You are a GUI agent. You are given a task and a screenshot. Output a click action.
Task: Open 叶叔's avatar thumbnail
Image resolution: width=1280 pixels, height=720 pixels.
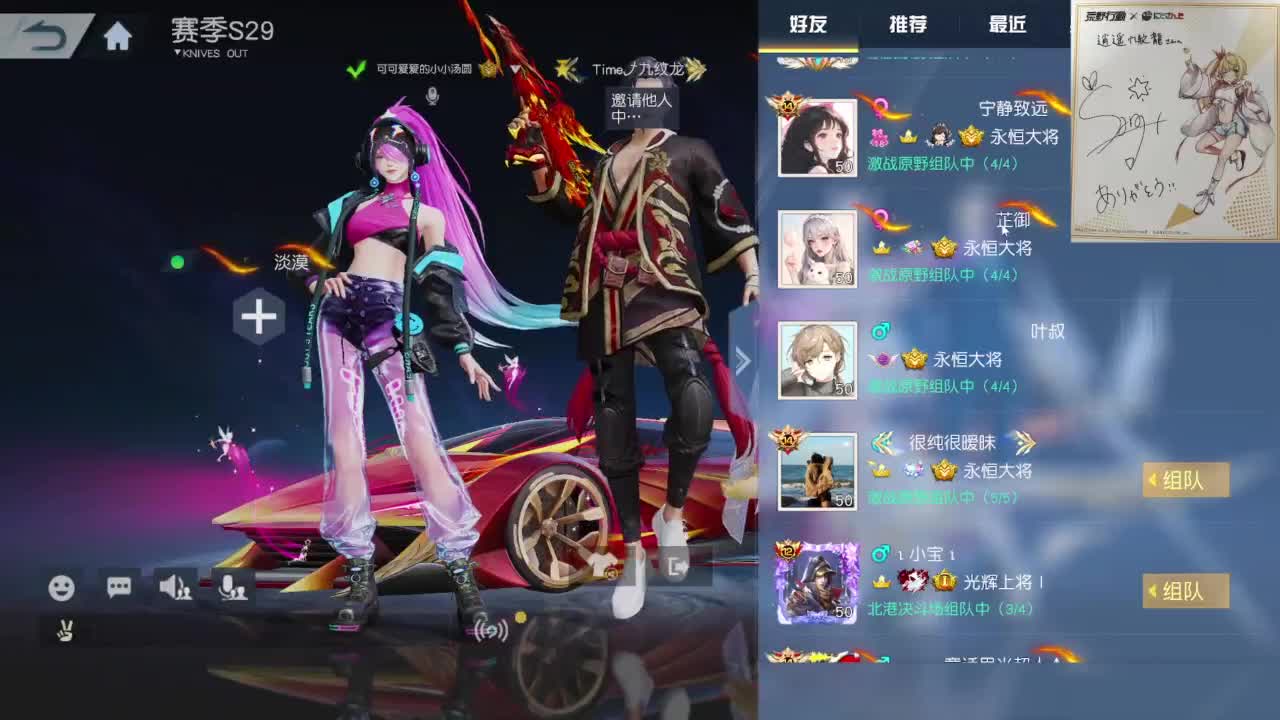point(817,360)
